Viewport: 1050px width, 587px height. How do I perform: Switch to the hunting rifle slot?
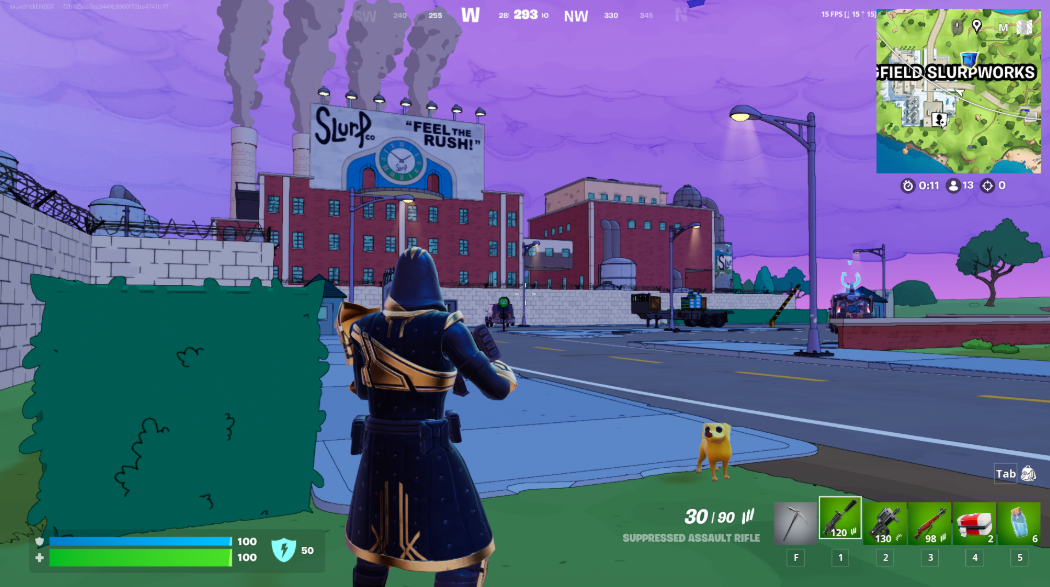tap(929, 522)
